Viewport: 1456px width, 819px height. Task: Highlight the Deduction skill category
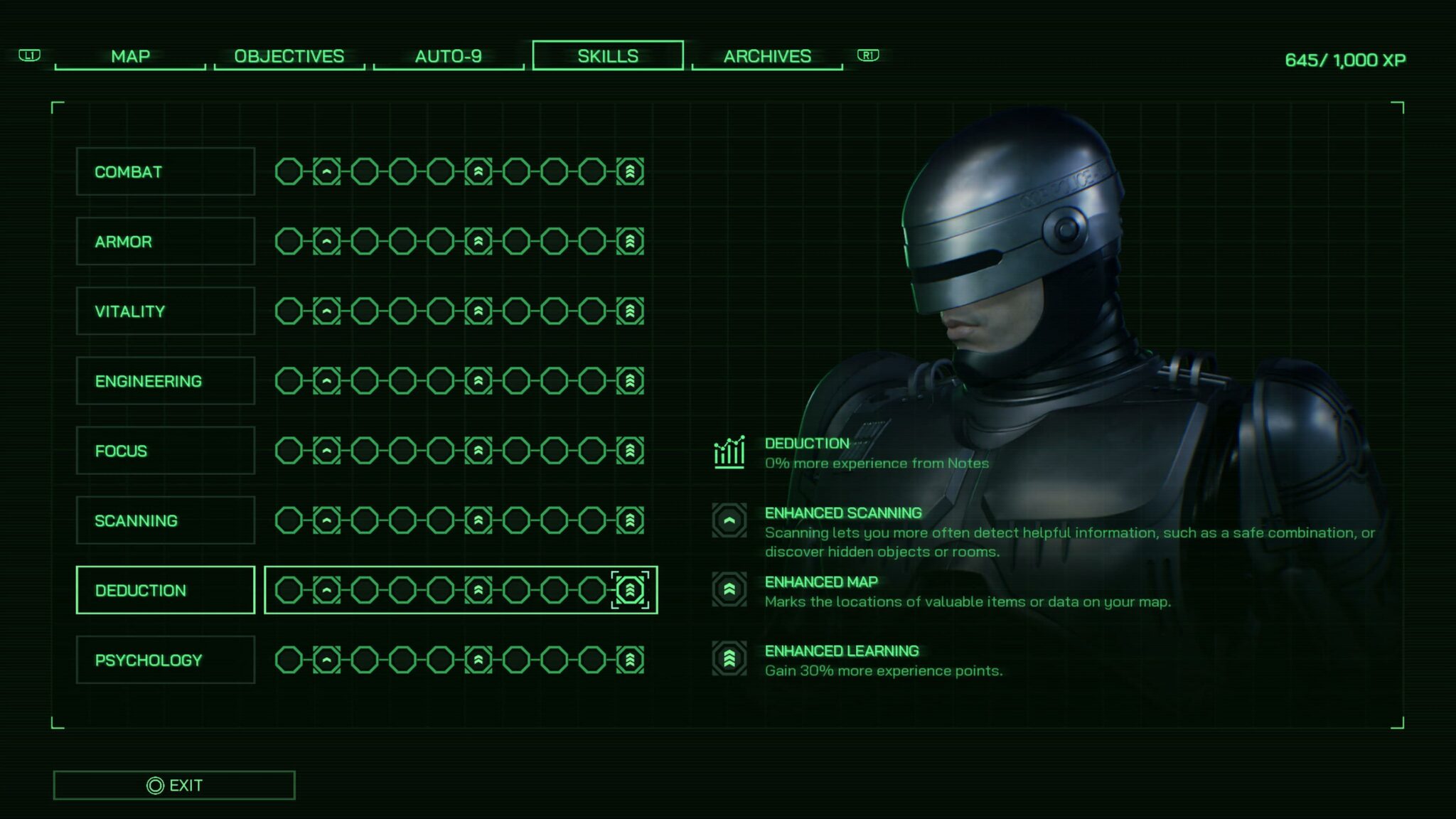(x=165, y=590)
